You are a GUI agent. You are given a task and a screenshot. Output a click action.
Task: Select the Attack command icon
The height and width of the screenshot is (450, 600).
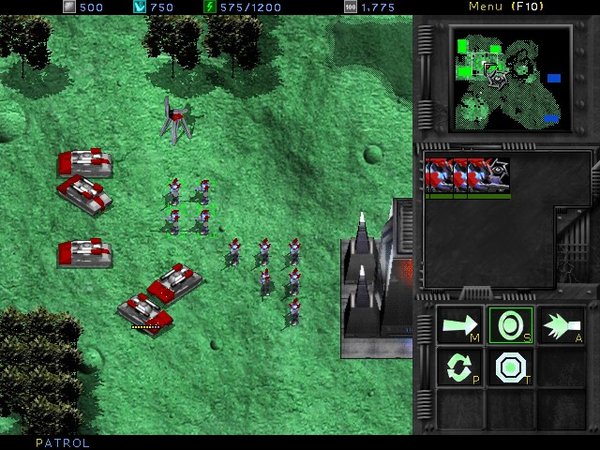click(560, 326)
